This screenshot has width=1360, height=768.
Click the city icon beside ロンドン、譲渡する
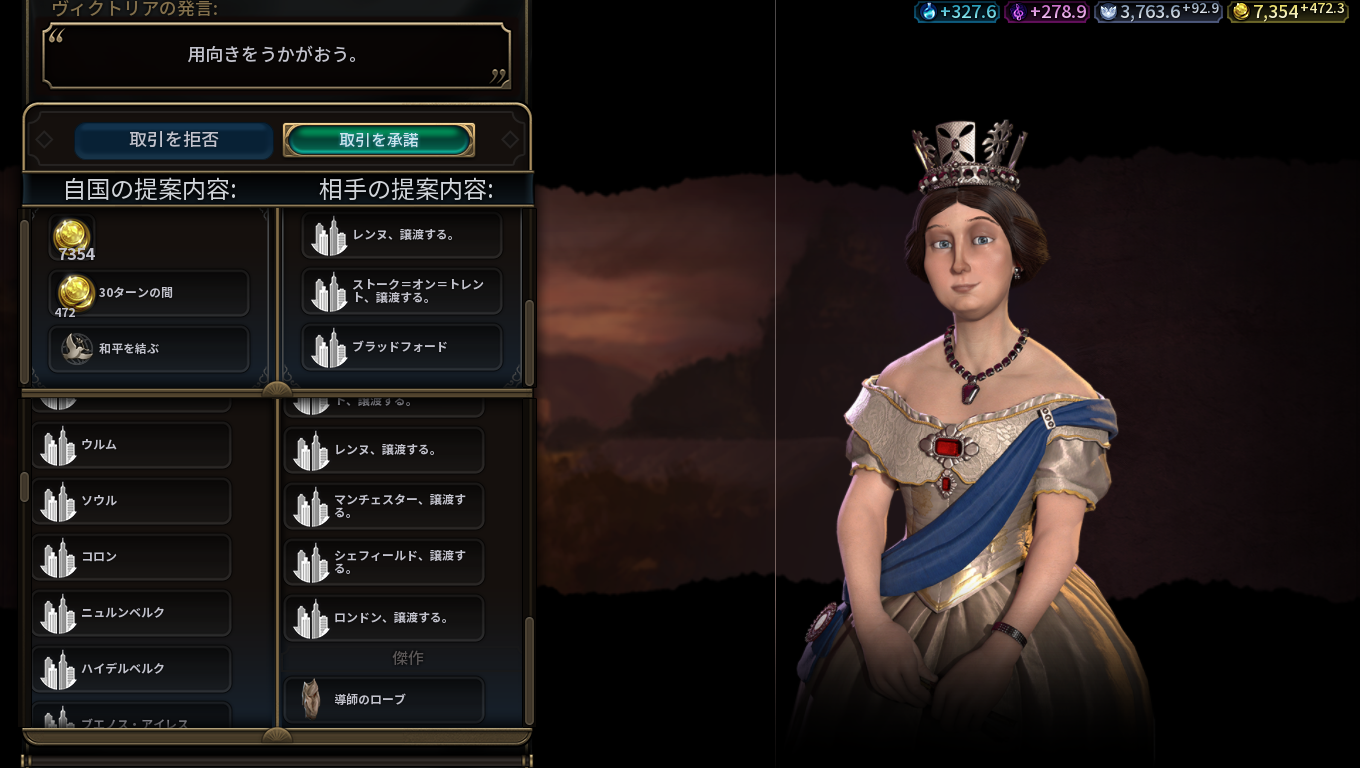312,618
